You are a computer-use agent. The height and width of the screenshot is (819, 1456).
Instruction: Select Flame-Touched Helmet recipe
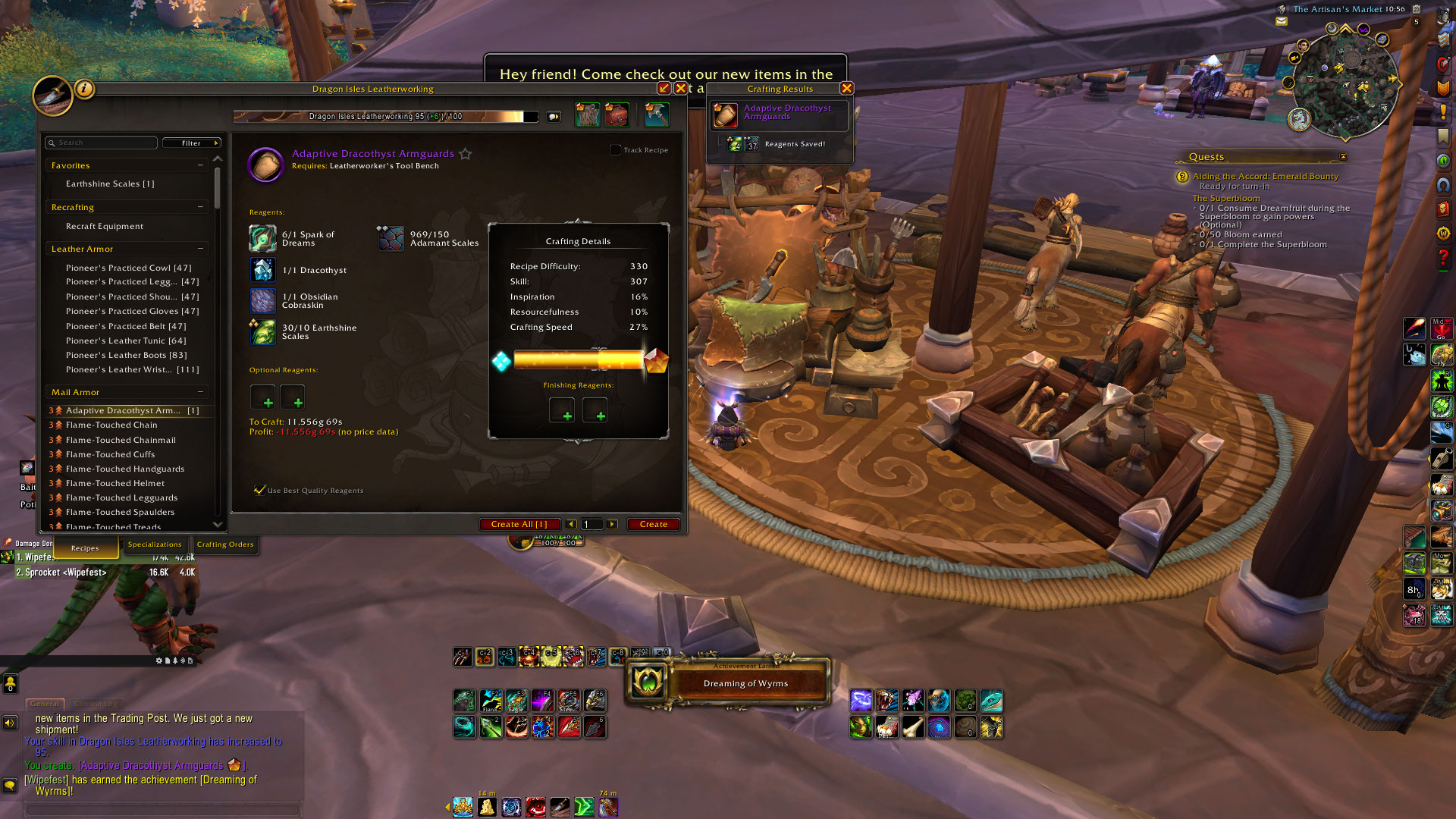(115, 483)
